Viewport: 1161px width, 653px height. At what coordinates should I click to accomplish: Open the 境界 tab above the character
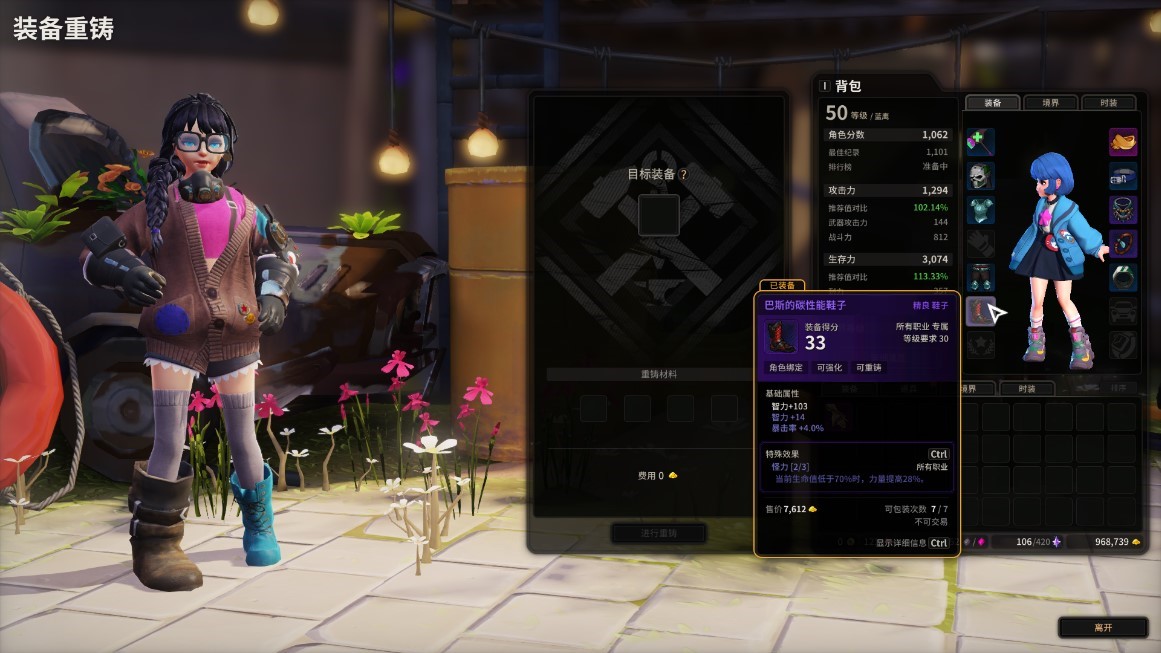tap(1050, 102)
